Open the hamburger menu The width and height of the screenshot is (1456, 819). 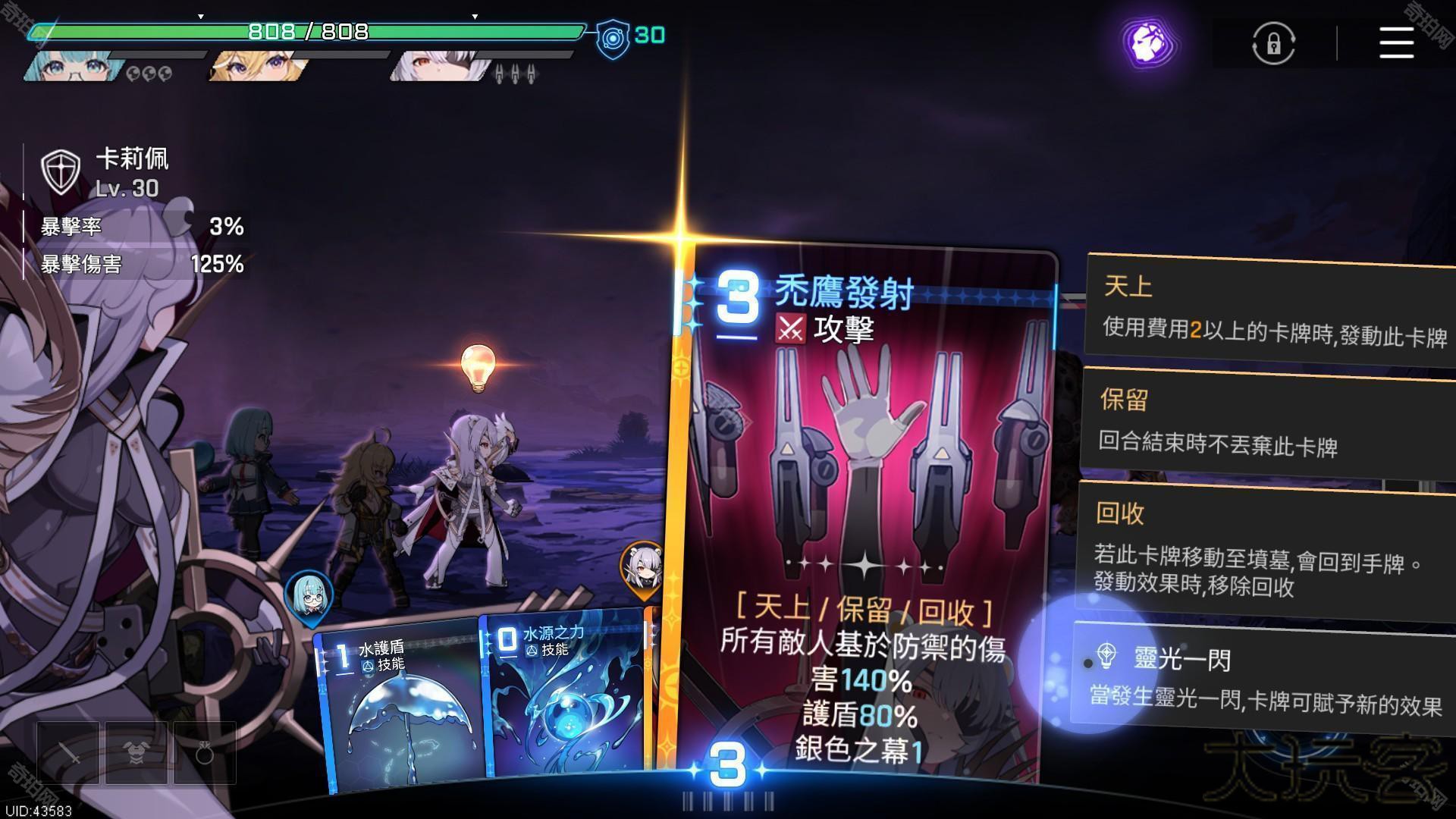point(1396,42)
